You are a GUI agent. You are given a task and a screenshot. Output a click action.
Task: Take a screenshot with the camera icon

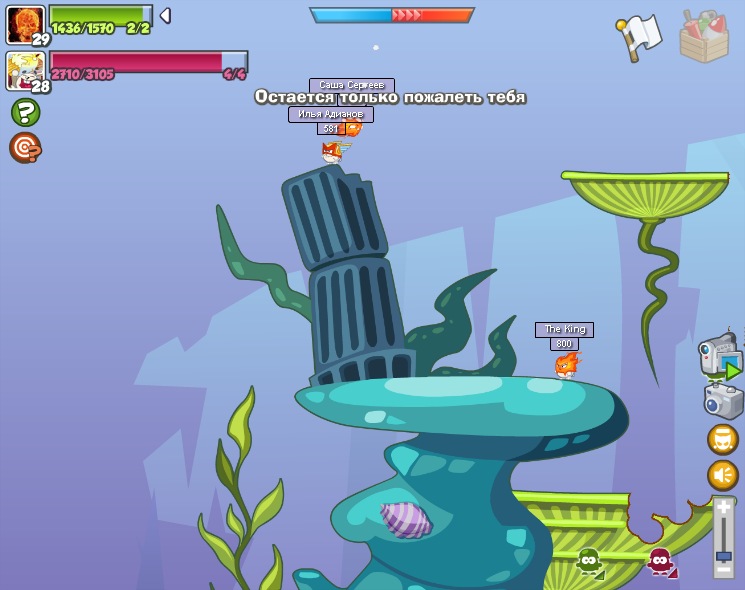tap(722, 401)
